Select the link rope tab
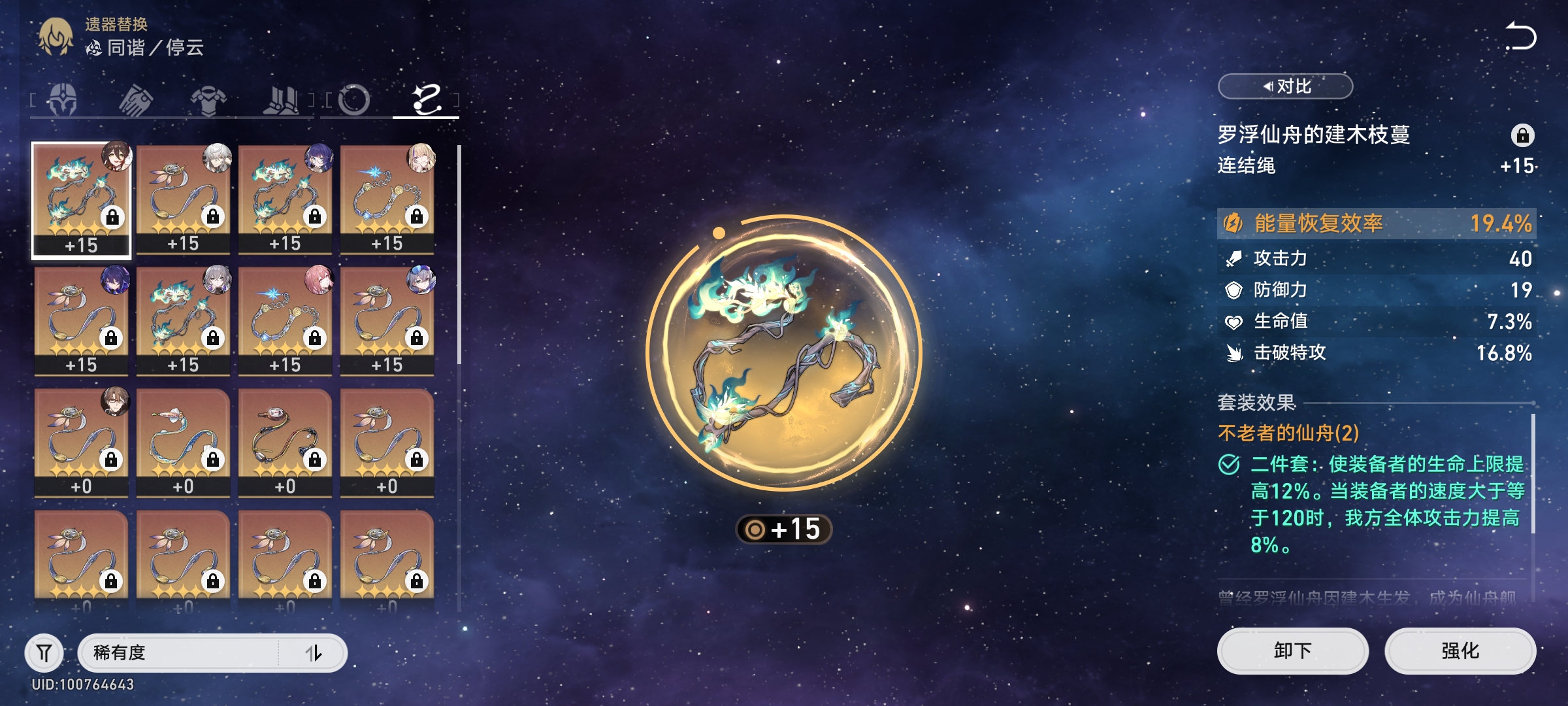Viewport: 1568px width, 706px height. point(426,100)
